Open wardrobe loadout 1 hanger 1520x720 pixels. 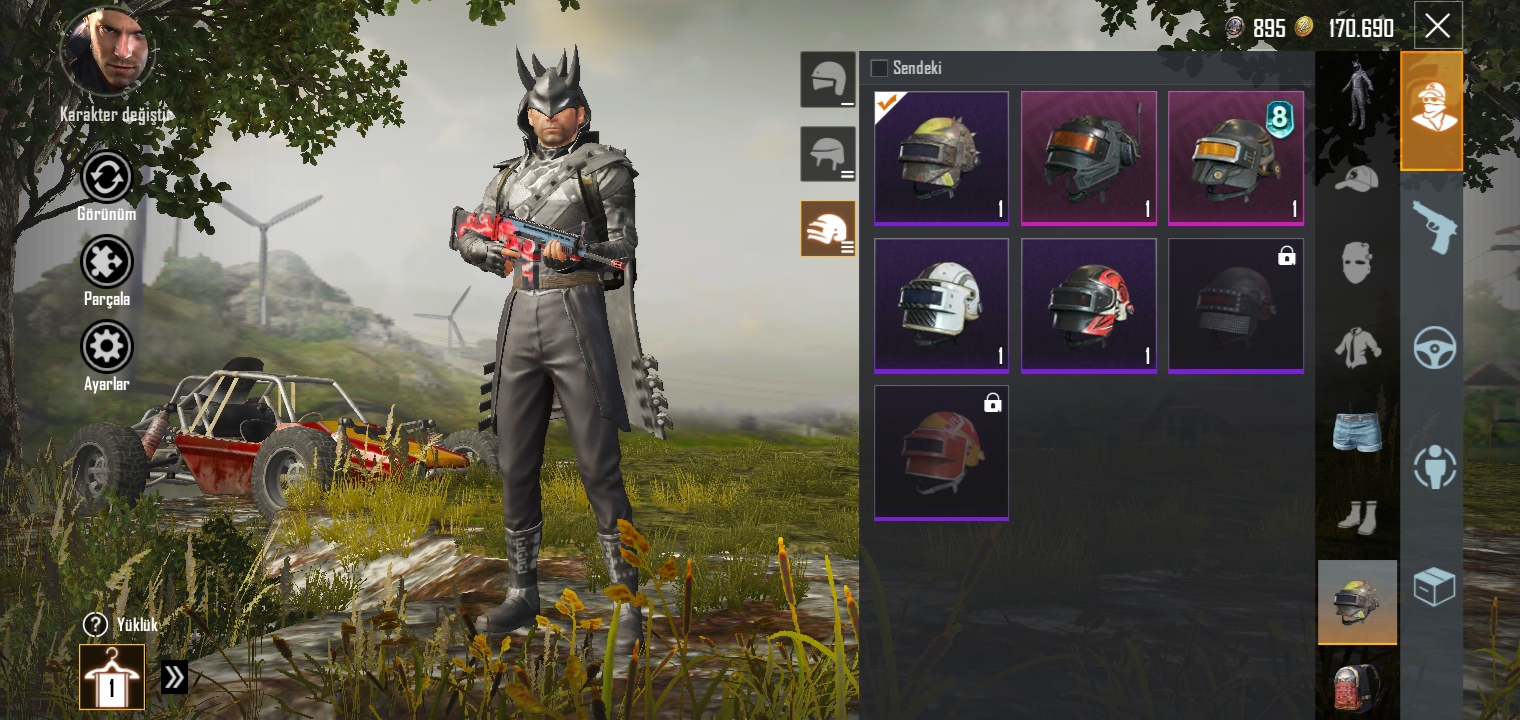(x=112, y=678)
